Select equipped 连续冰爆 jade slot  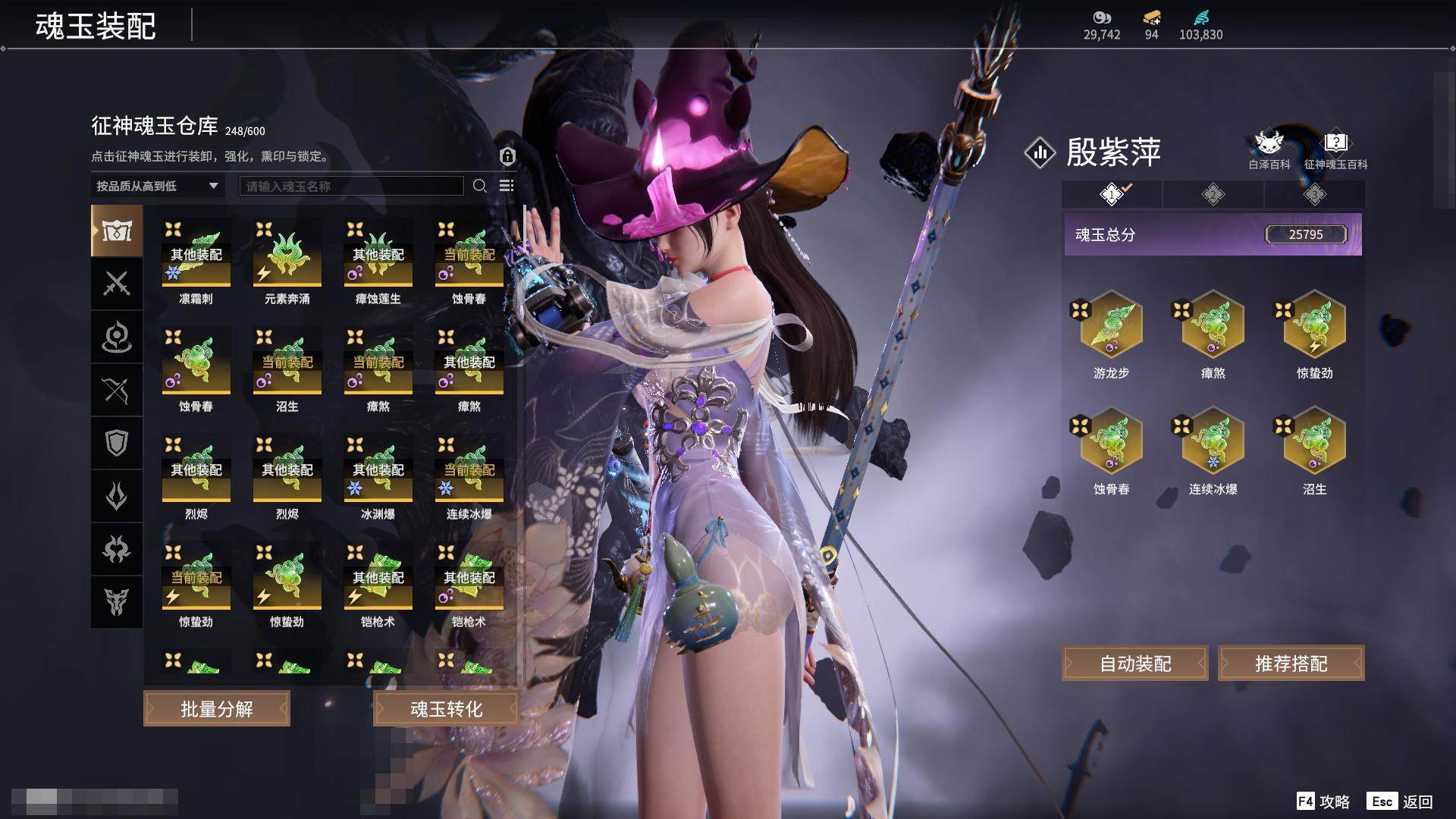[x=1213, y=442]
